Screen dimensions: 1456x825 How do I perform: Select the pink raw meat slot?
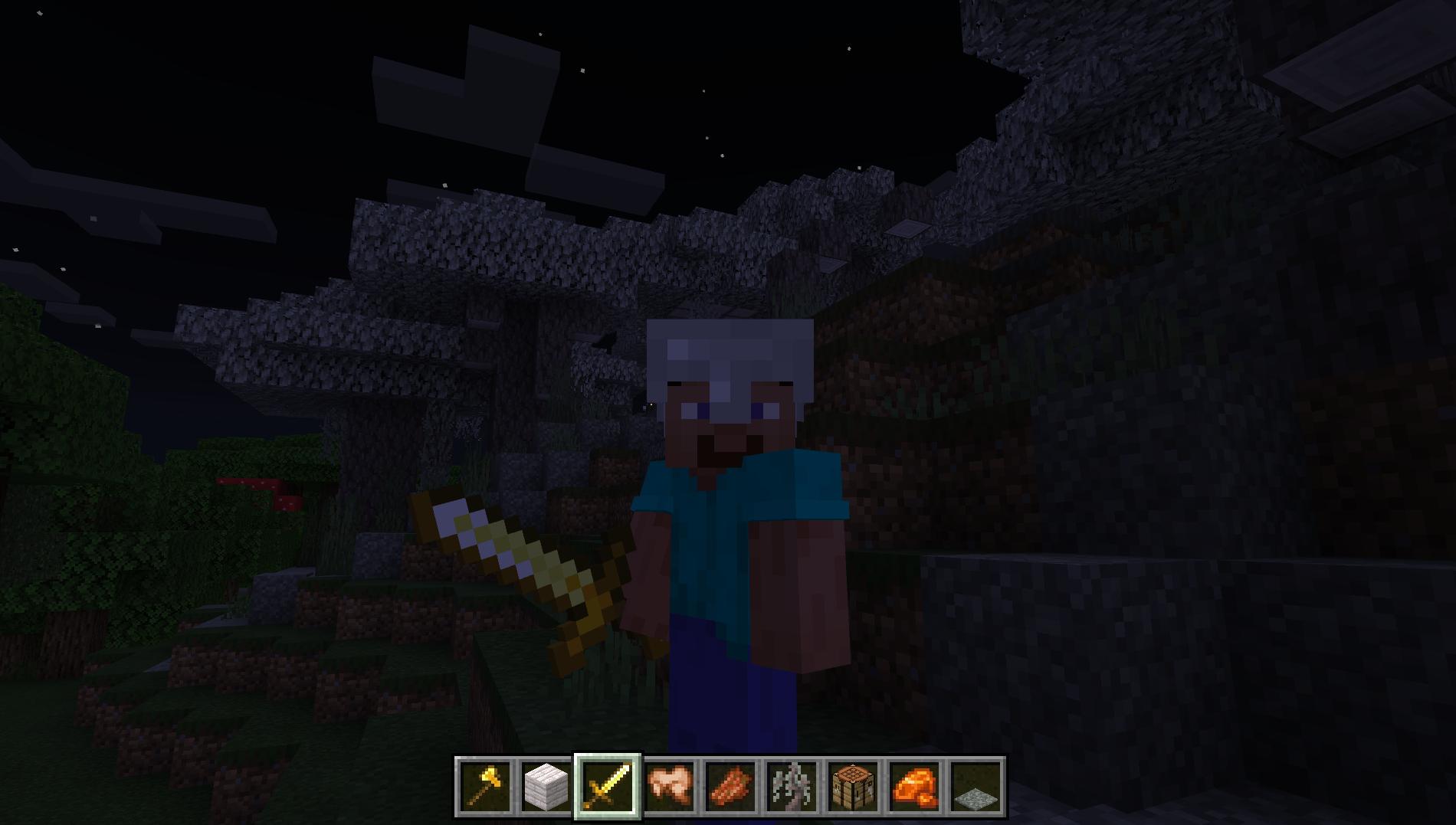tap(669, 787)
